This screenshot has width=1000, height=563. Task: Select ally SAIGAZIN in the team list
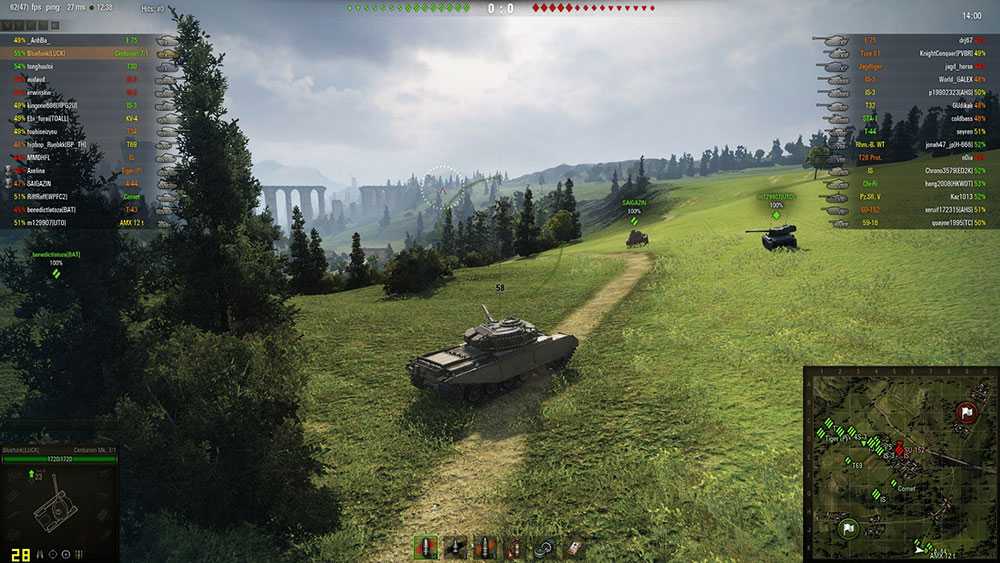tap(40, 183)
